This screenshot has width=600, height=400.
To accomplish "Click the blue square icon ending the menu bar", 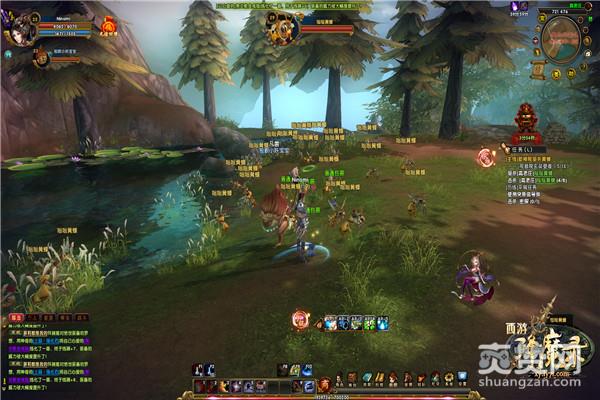I will coord(462,377).
